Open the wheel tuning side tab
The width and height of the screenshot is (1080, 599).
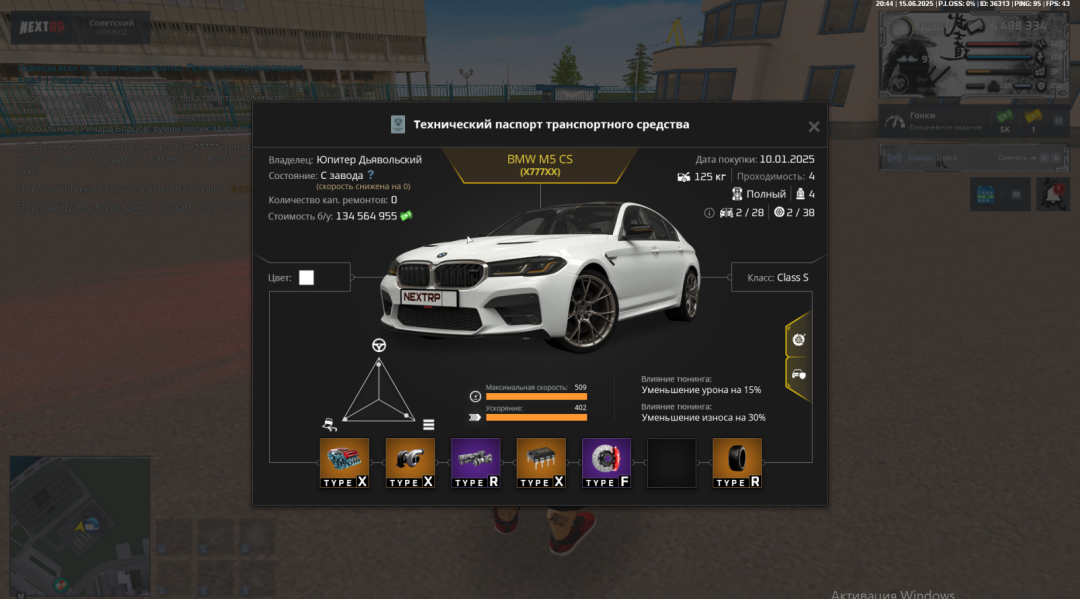pyautogui.click(x=798, y=340)
